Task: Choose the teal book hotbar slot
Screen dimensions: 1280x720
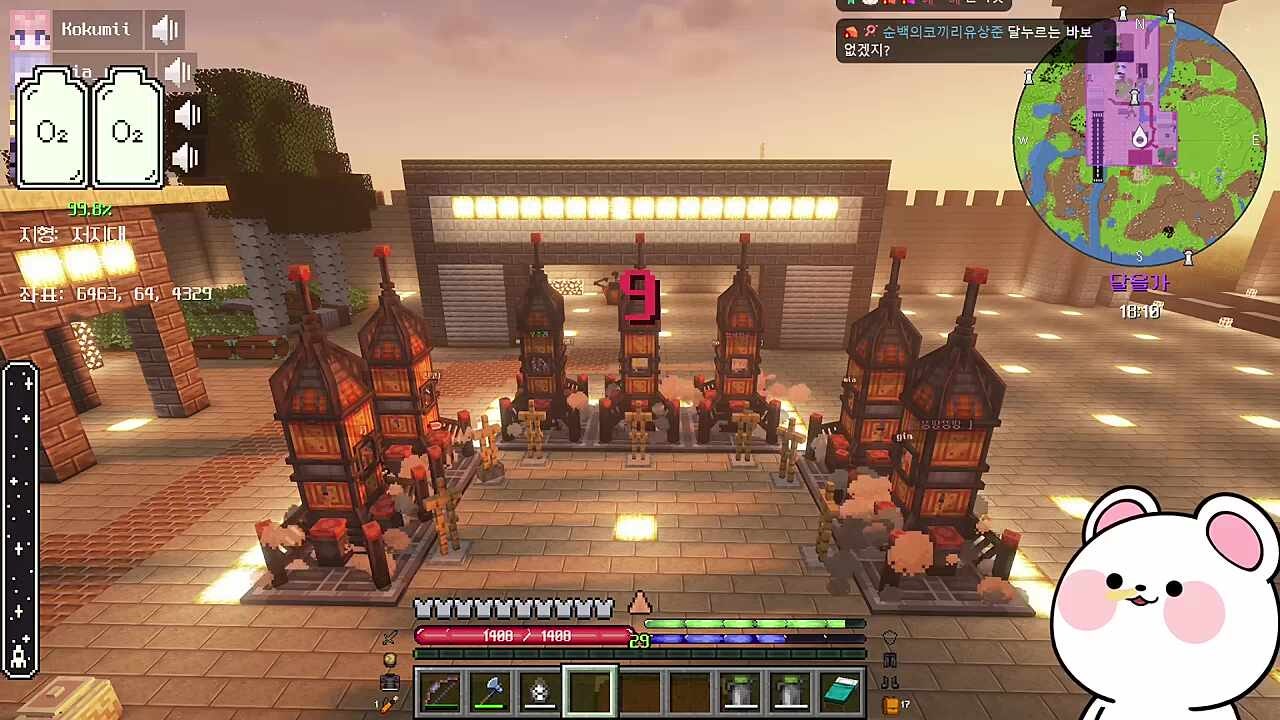Action: [x=840, y=691]
